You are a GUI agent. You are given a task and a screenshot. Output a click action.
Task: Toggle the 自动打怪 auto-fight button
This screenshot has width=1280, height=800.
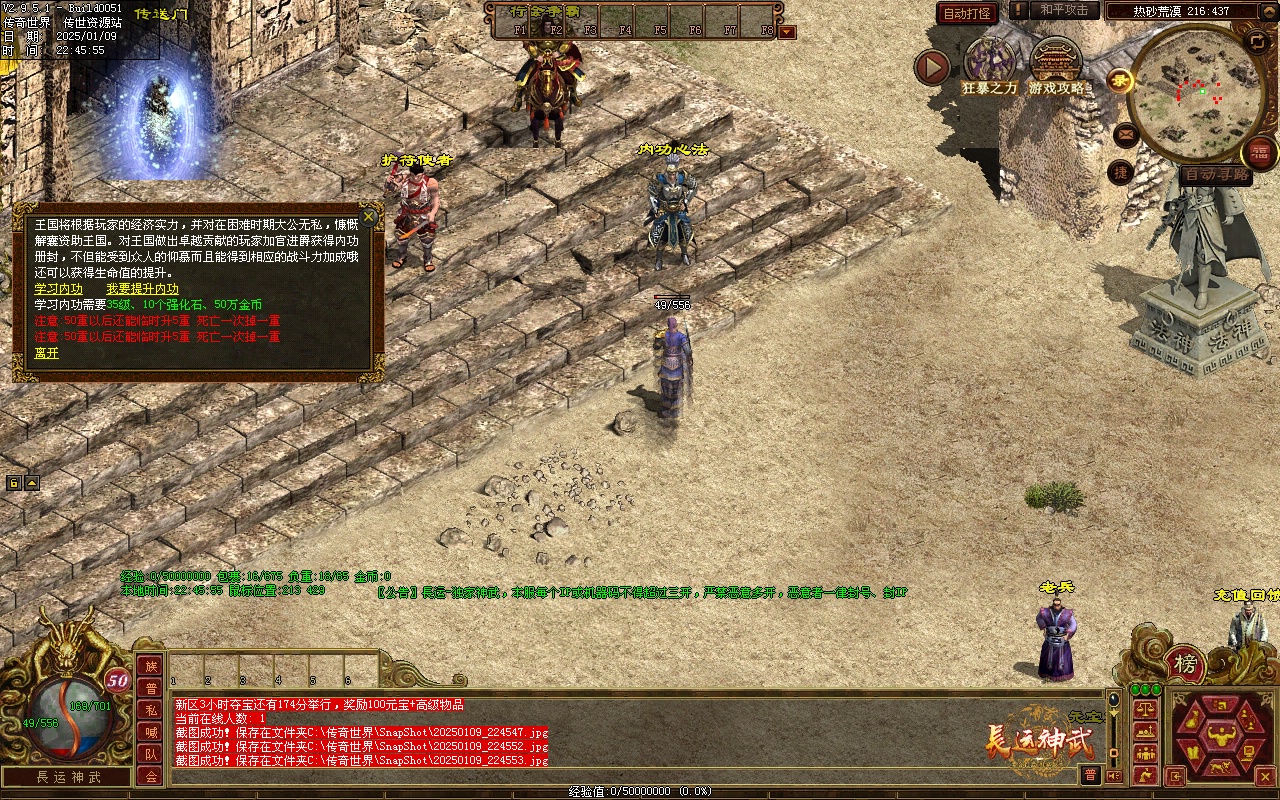pyautogui.click(x=967, y=13)
